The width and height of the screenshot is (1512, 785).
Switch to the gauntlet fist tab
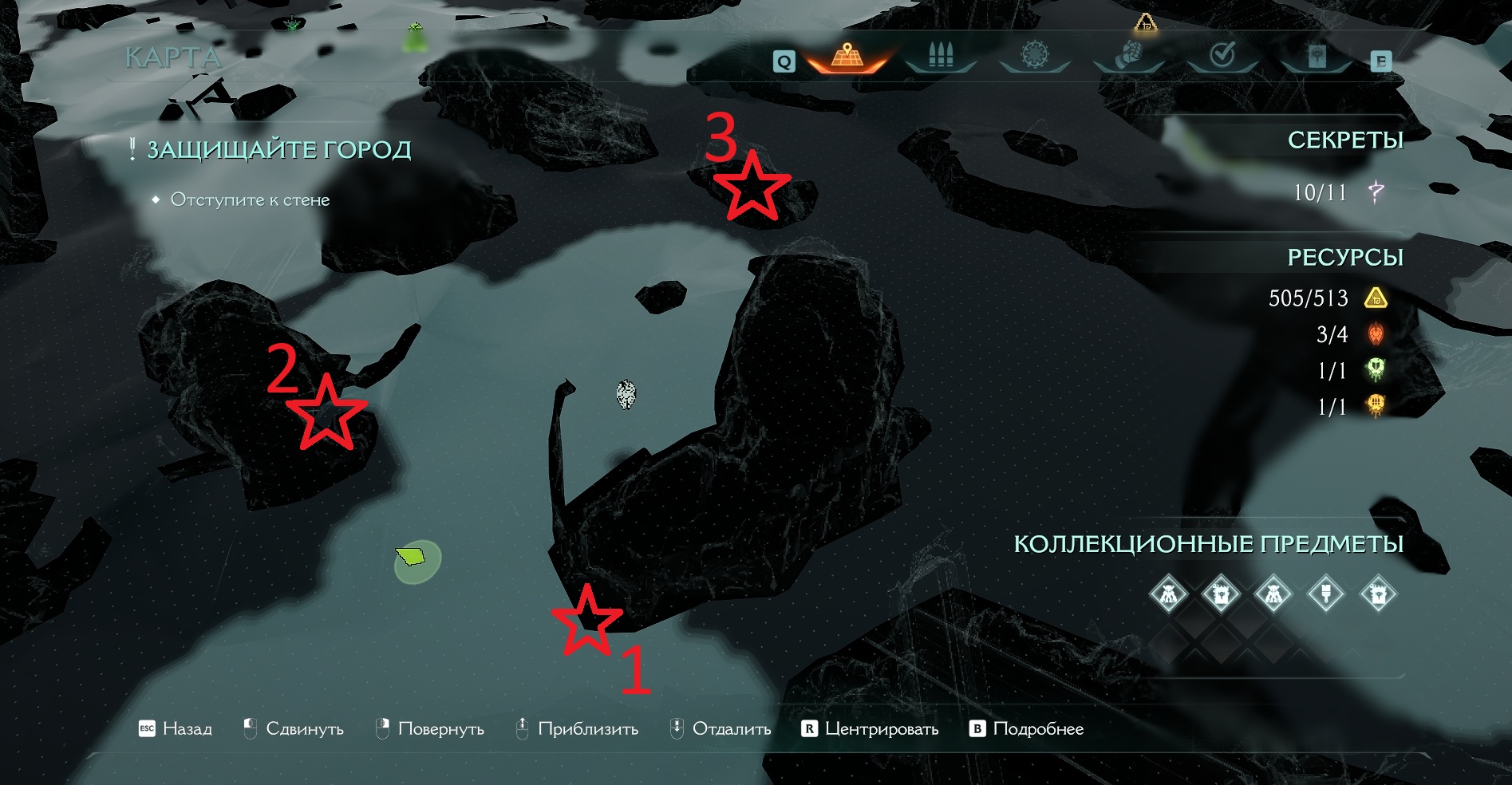1128,56
